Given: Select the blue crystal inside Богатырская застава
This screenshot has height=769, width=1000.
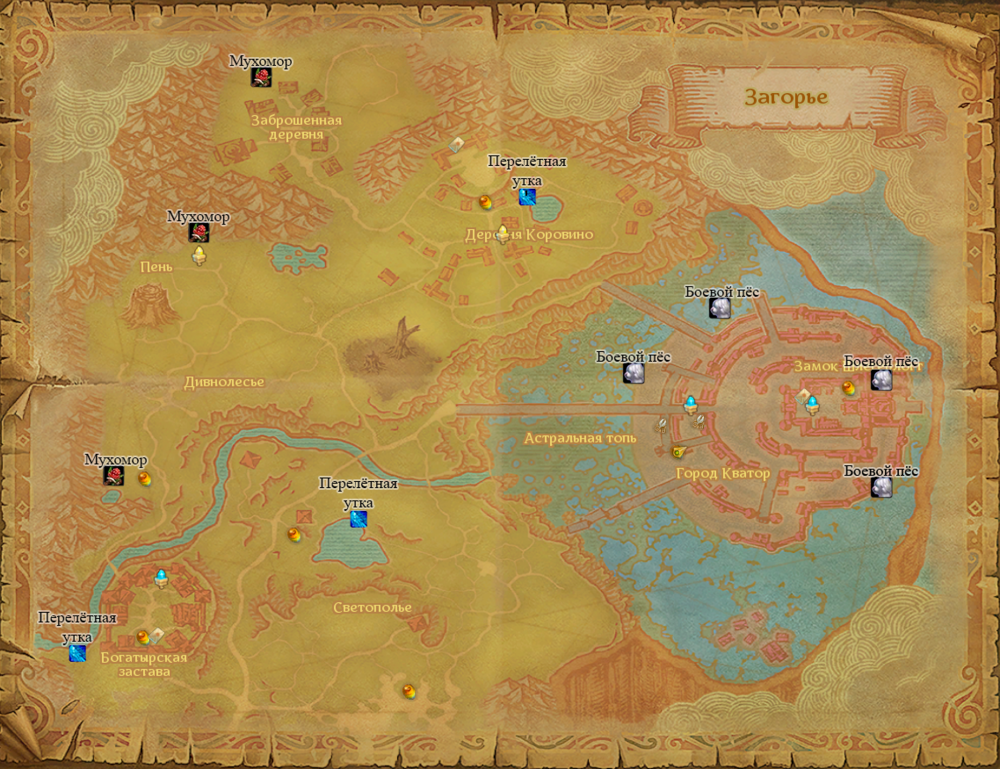Looking at the screenshot, I should point(161,577).
